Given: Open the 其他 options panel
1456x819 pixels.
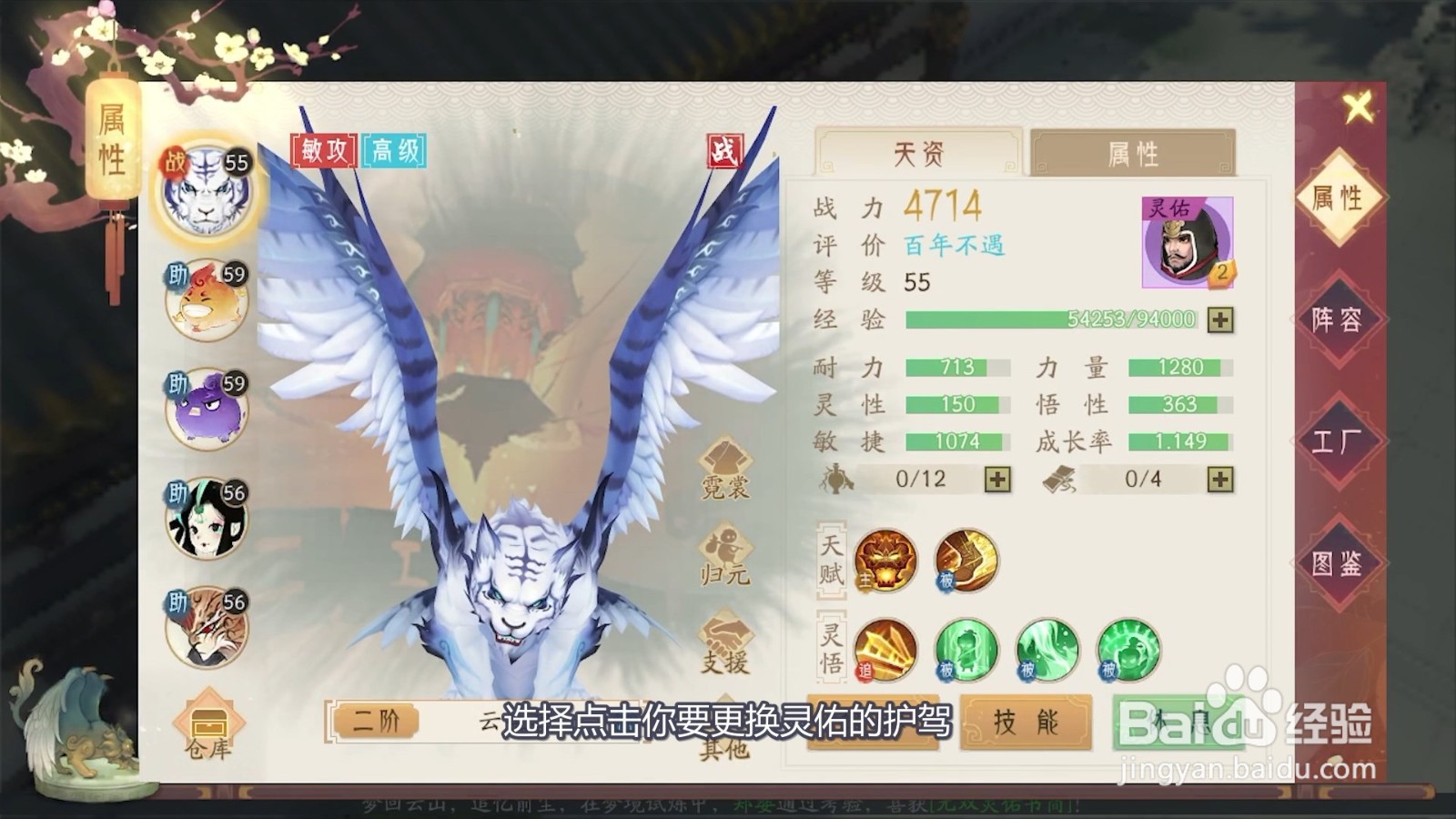Looking at the screenshot, I should click(x=723, y=719).
